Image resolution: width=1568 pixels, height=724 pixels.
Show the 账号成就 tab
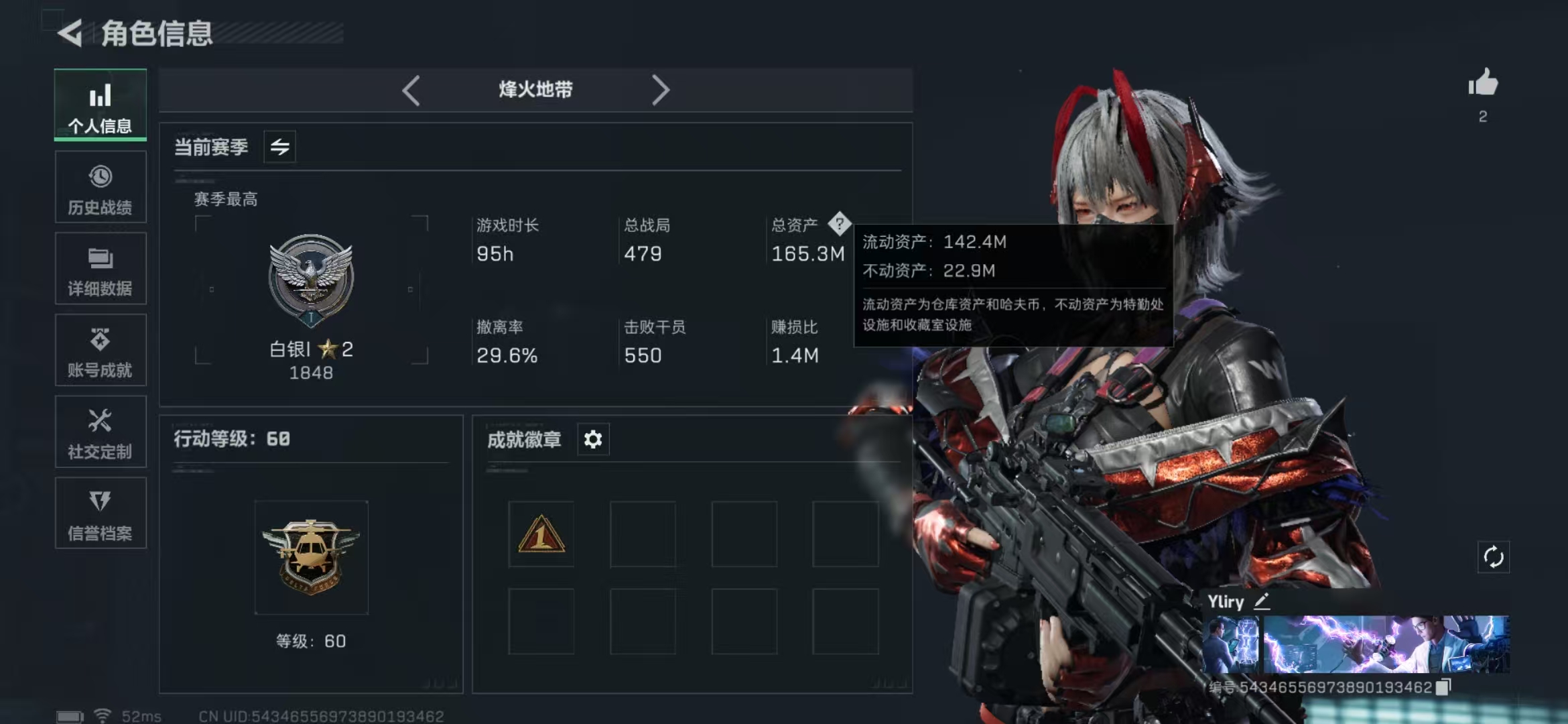click(x=101, y=351)
